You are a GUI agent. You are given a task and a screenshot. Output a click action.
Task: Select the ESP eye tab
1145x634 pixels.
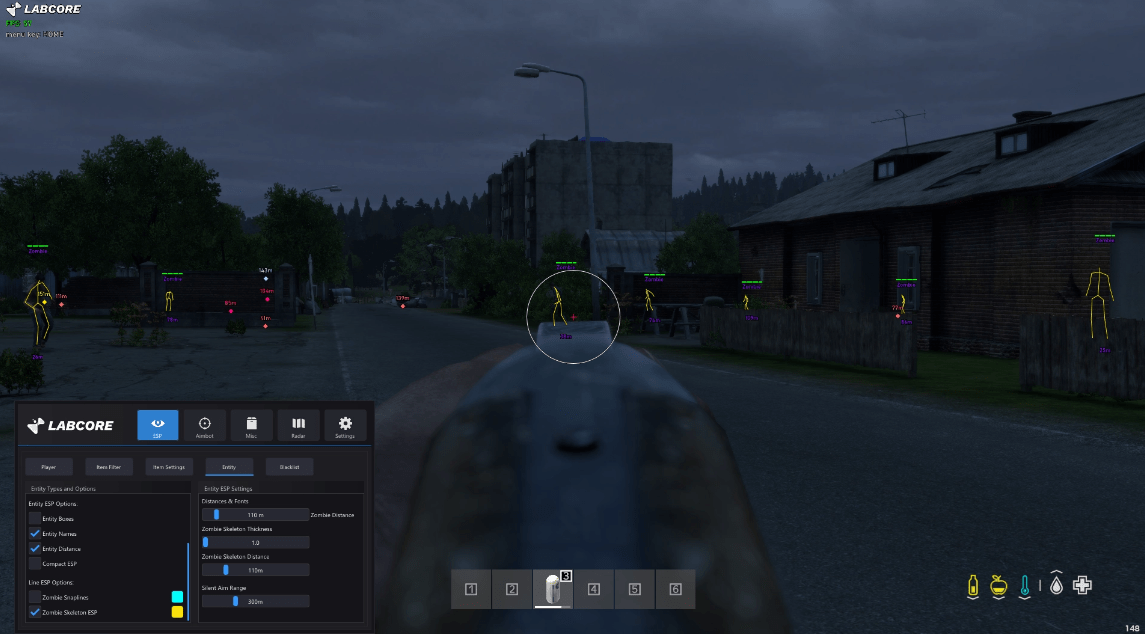click(x=158, y=425)
